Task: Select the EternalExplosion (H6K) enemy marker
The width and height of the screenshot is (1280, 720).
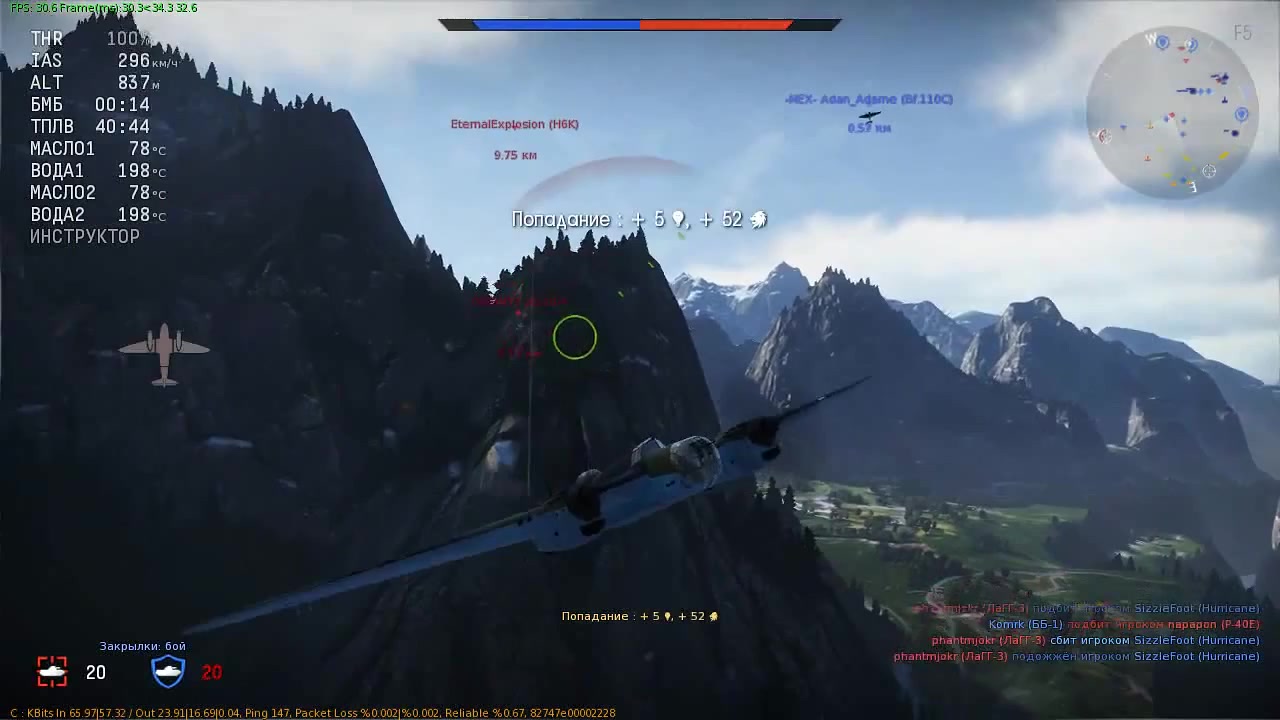Action: (x=514, y=125)
